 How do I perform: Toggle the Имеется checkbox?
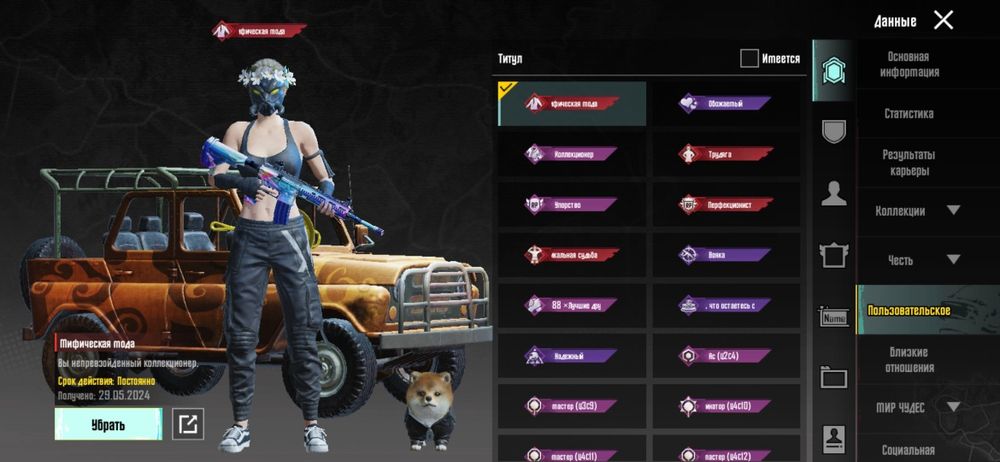click(749, 59)
